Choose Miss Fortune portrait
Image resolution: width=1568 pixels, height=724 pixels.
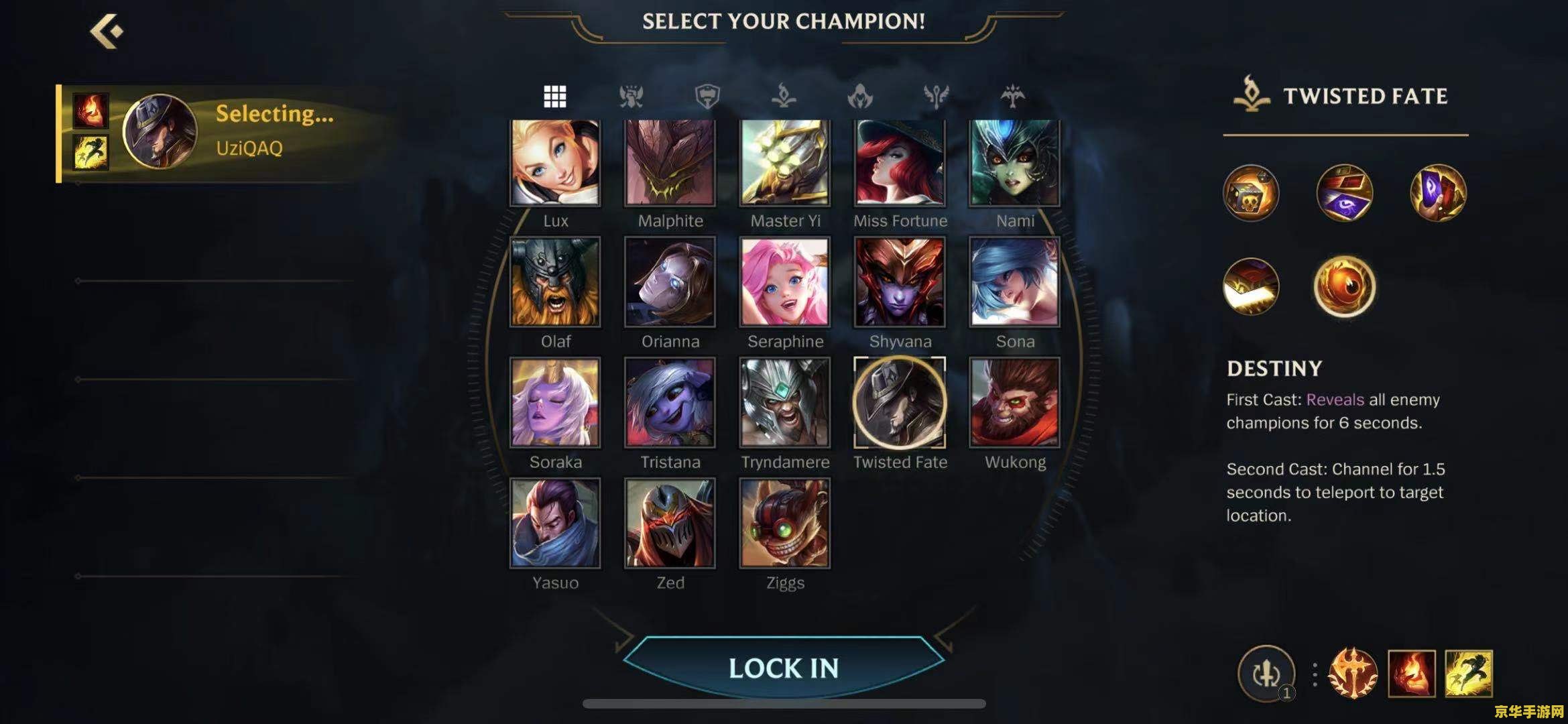coord(900,163)
